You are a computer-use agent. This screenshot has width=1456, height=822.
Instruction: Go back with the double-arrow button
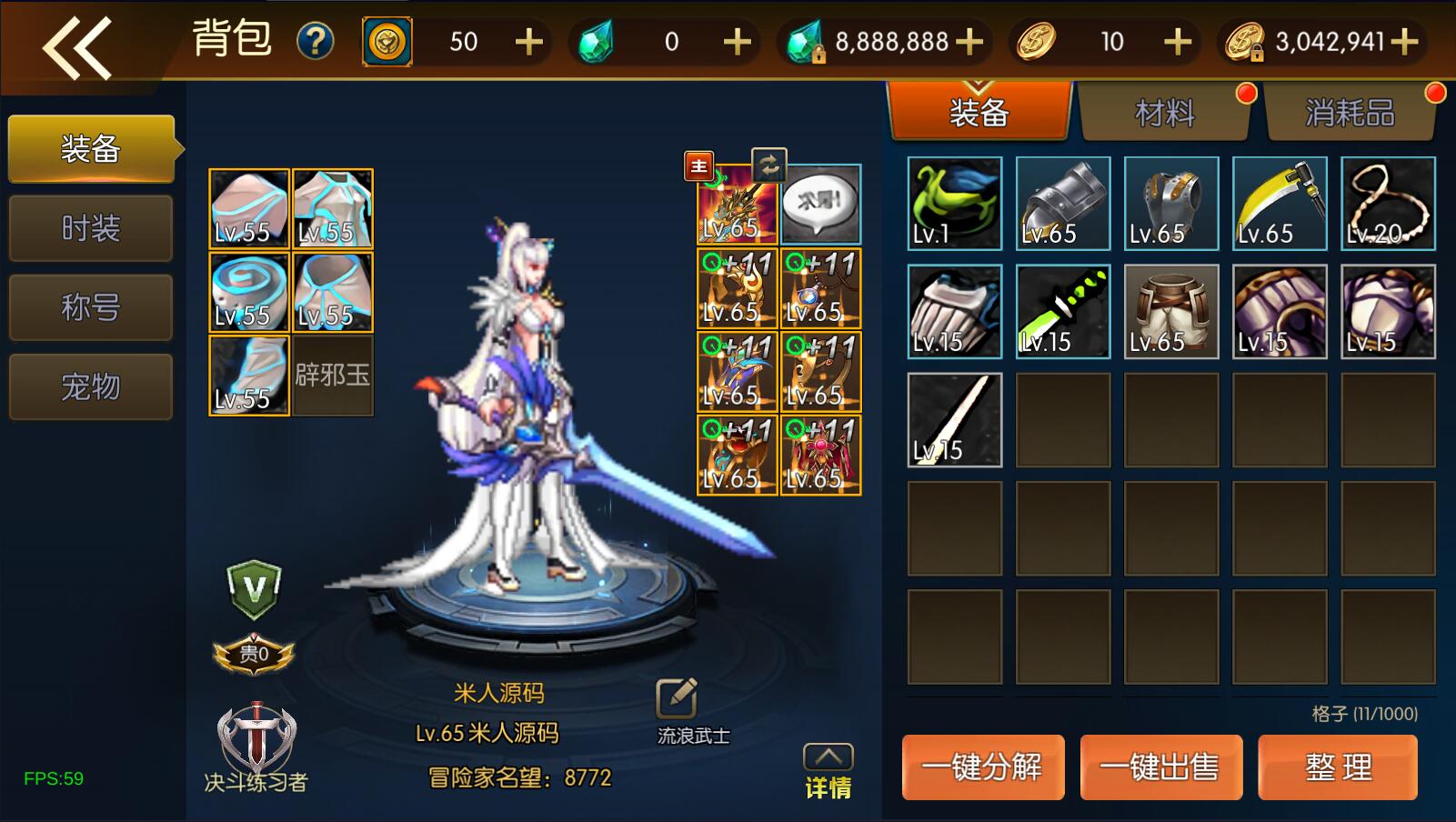tap(76, 46)
